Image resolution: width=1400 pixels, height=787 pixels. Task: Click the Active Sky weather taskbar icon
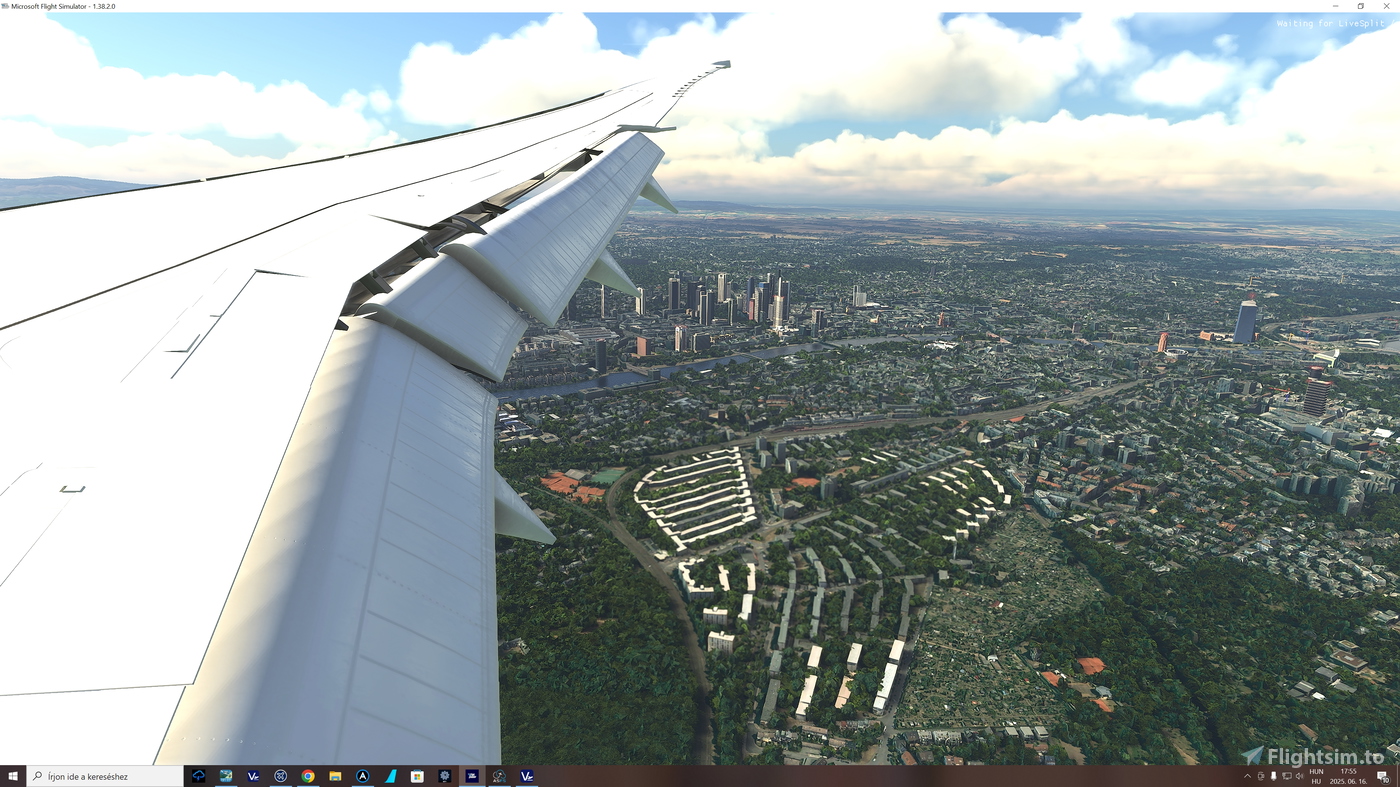point(497,775)
